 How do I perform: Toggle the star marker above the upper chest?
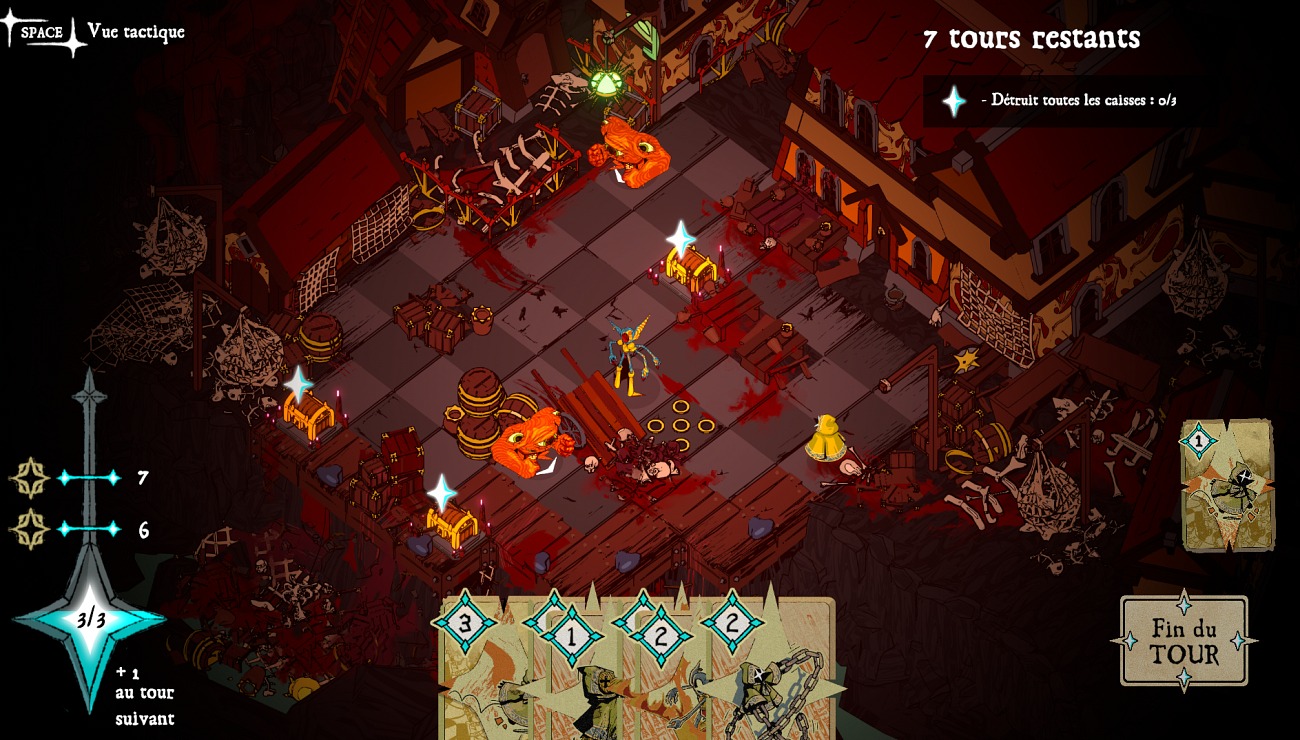(680, 237)
